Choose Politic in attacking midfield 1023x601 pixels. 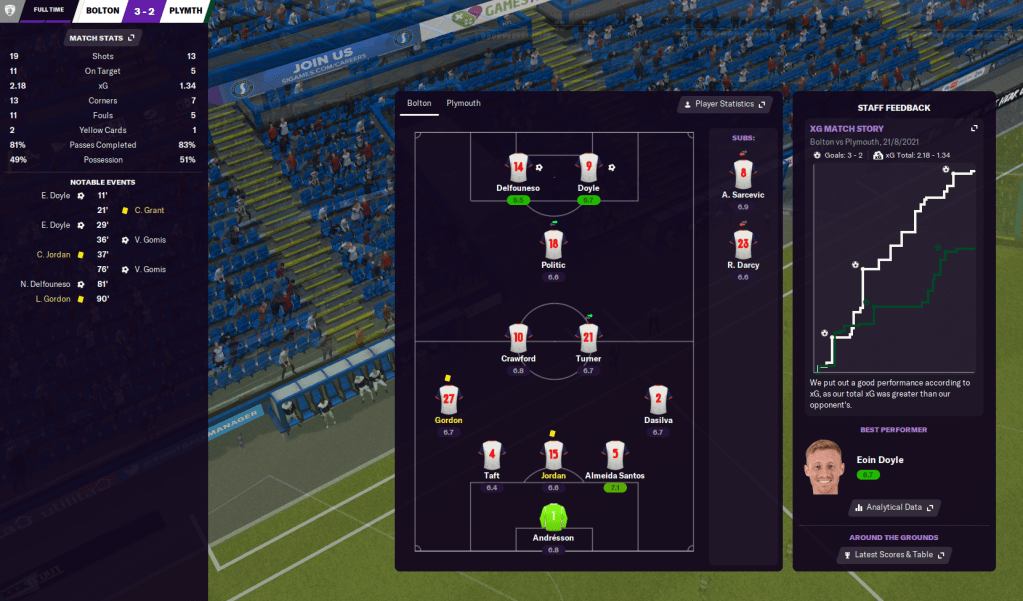(553, 243)
